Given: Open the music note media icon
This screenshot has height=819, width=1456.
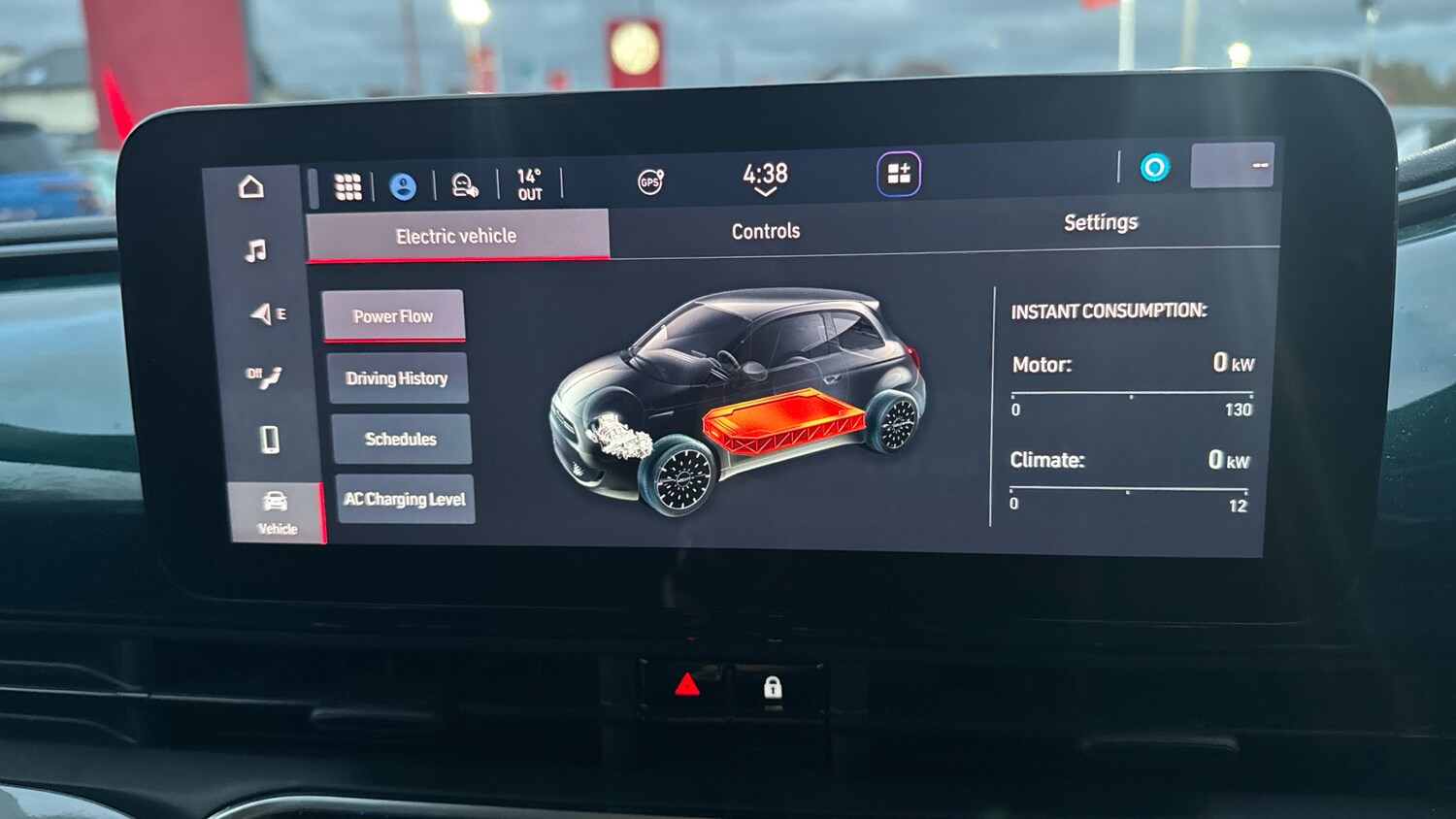Looking at the screenshot, I should pyautogui.click(x=255, y=251).
